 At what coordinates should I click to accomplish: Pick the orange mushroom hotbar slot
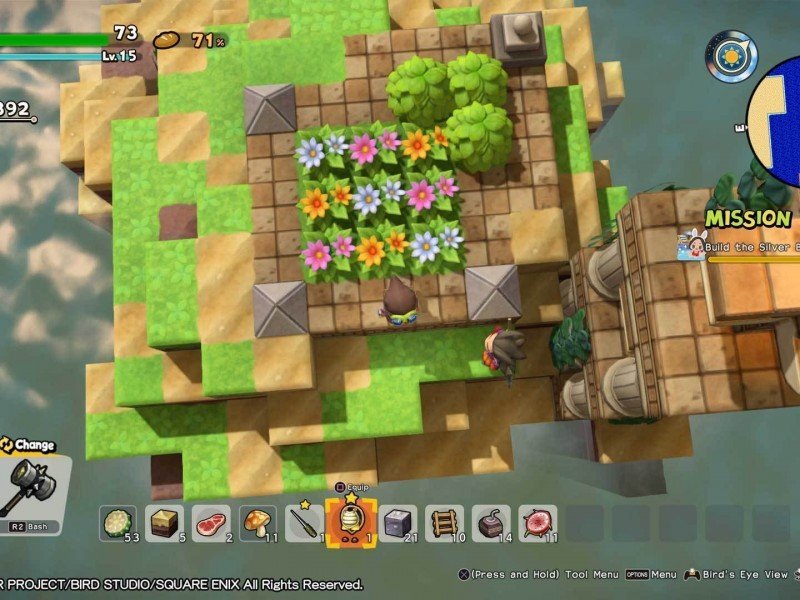[258, 523]
